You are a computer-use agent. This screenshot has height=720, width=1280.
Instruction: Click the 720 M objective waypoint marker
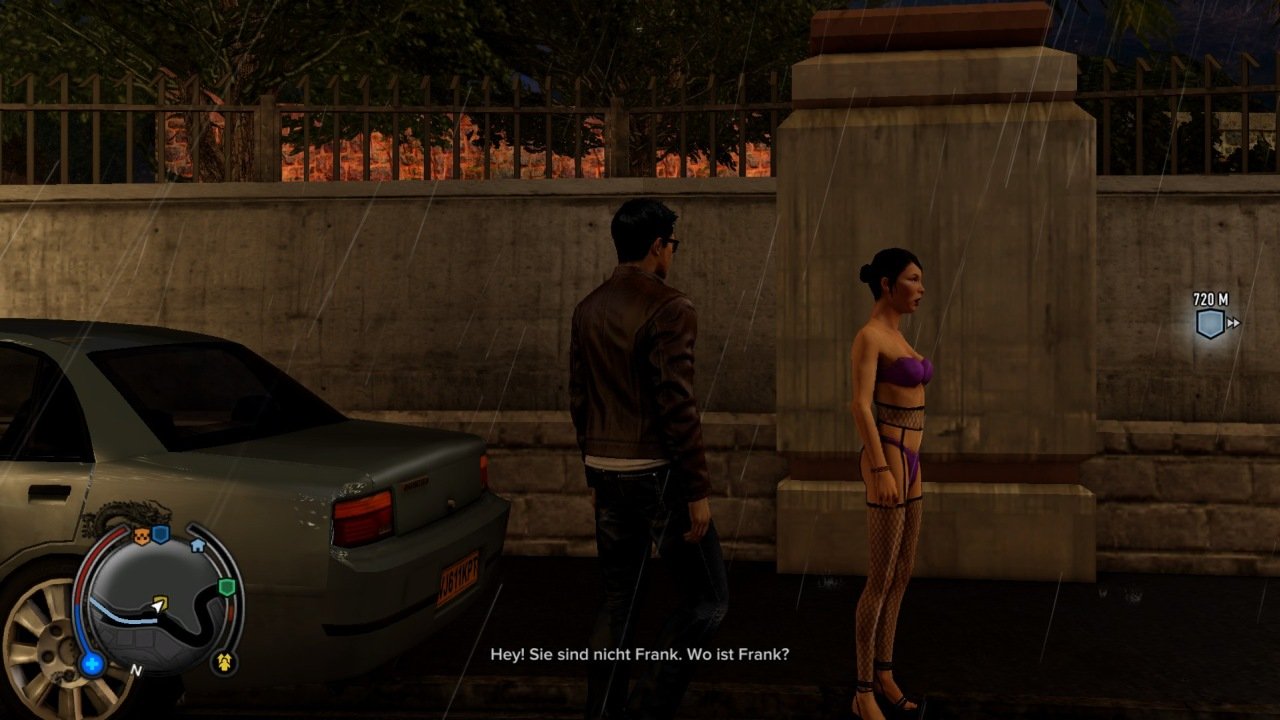coord(1210,323)
